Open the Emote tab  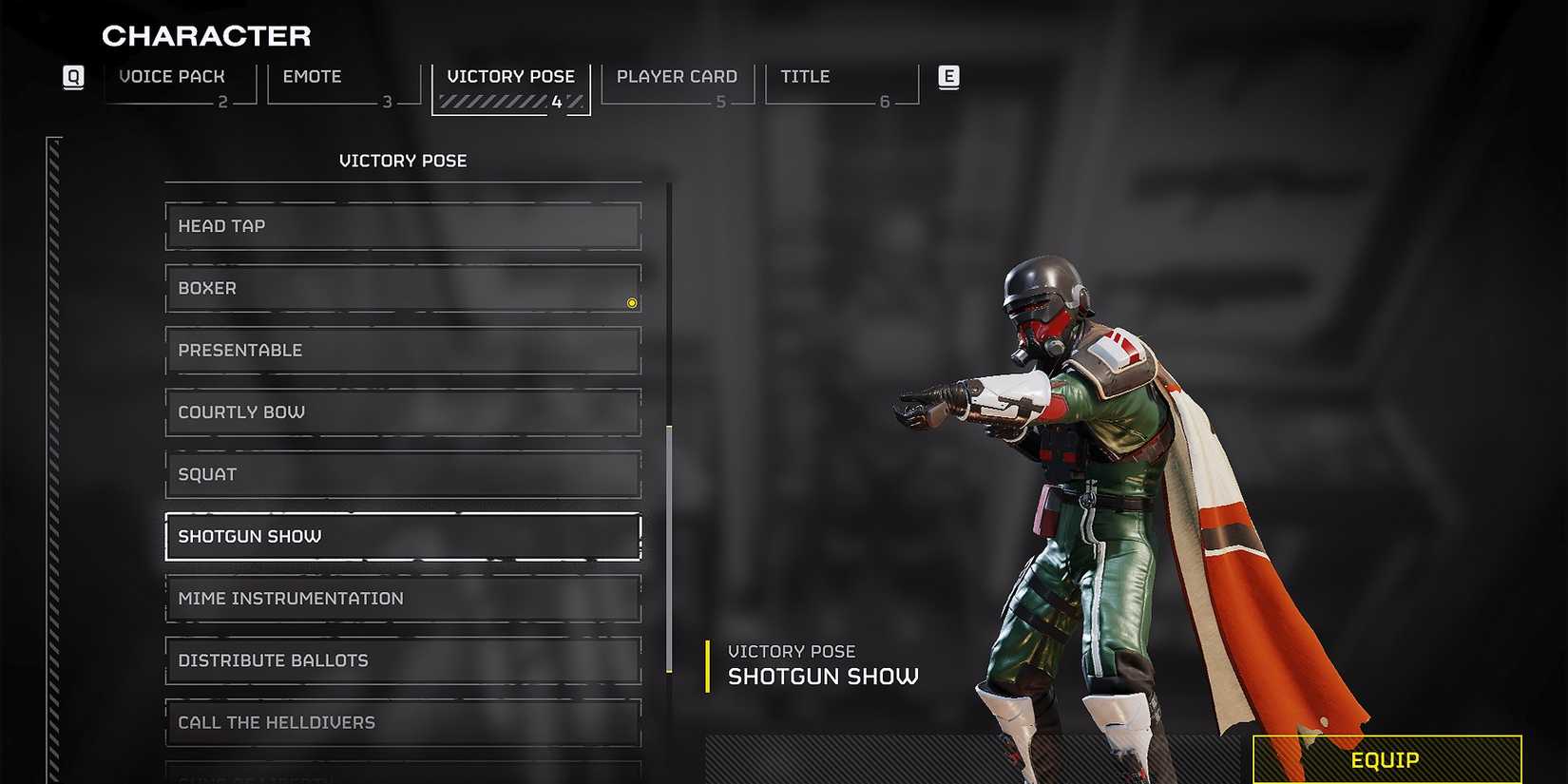(x=312, y=76)
